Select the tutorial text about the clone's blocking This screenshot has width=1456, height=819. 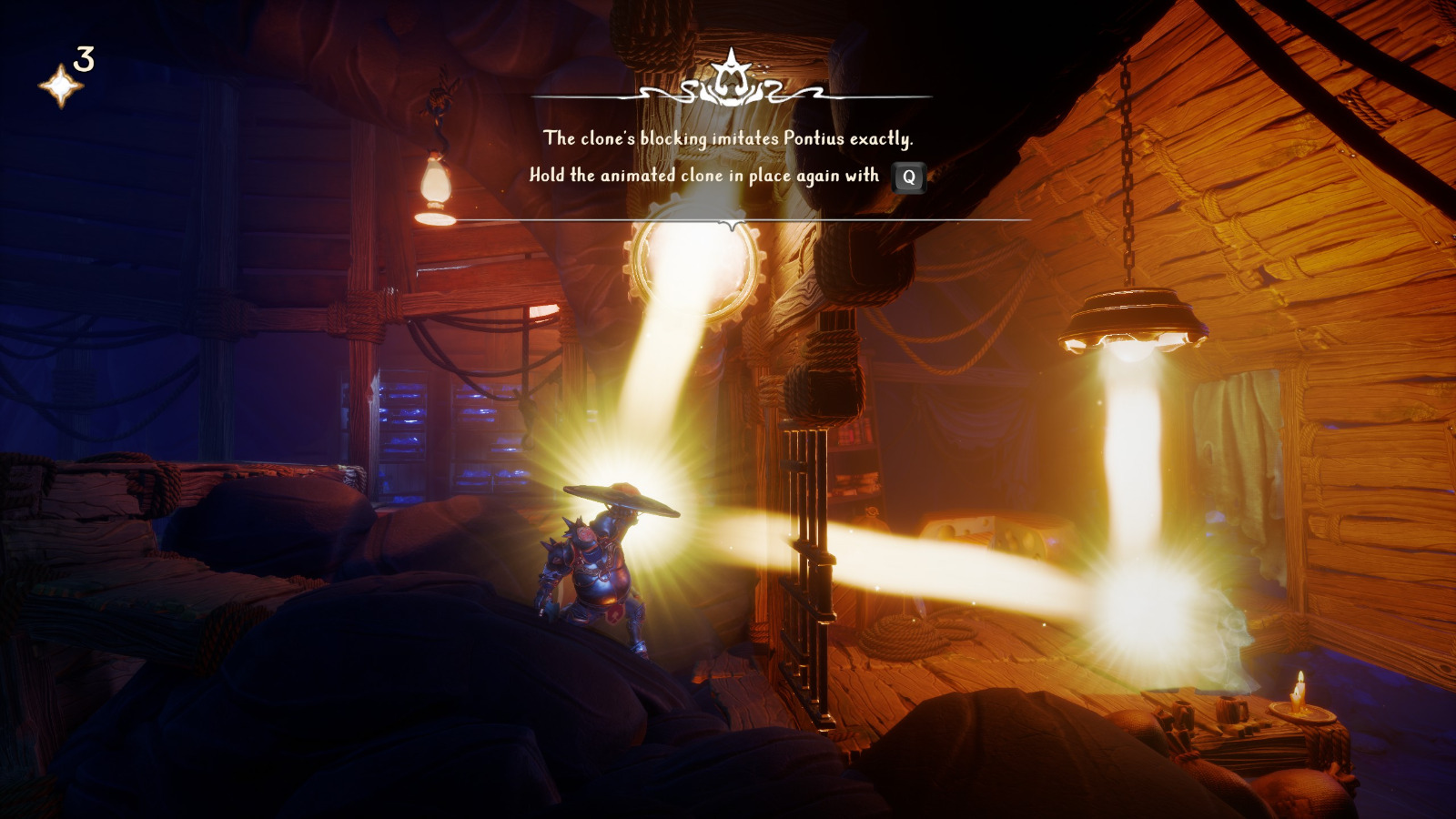[730, 139]
